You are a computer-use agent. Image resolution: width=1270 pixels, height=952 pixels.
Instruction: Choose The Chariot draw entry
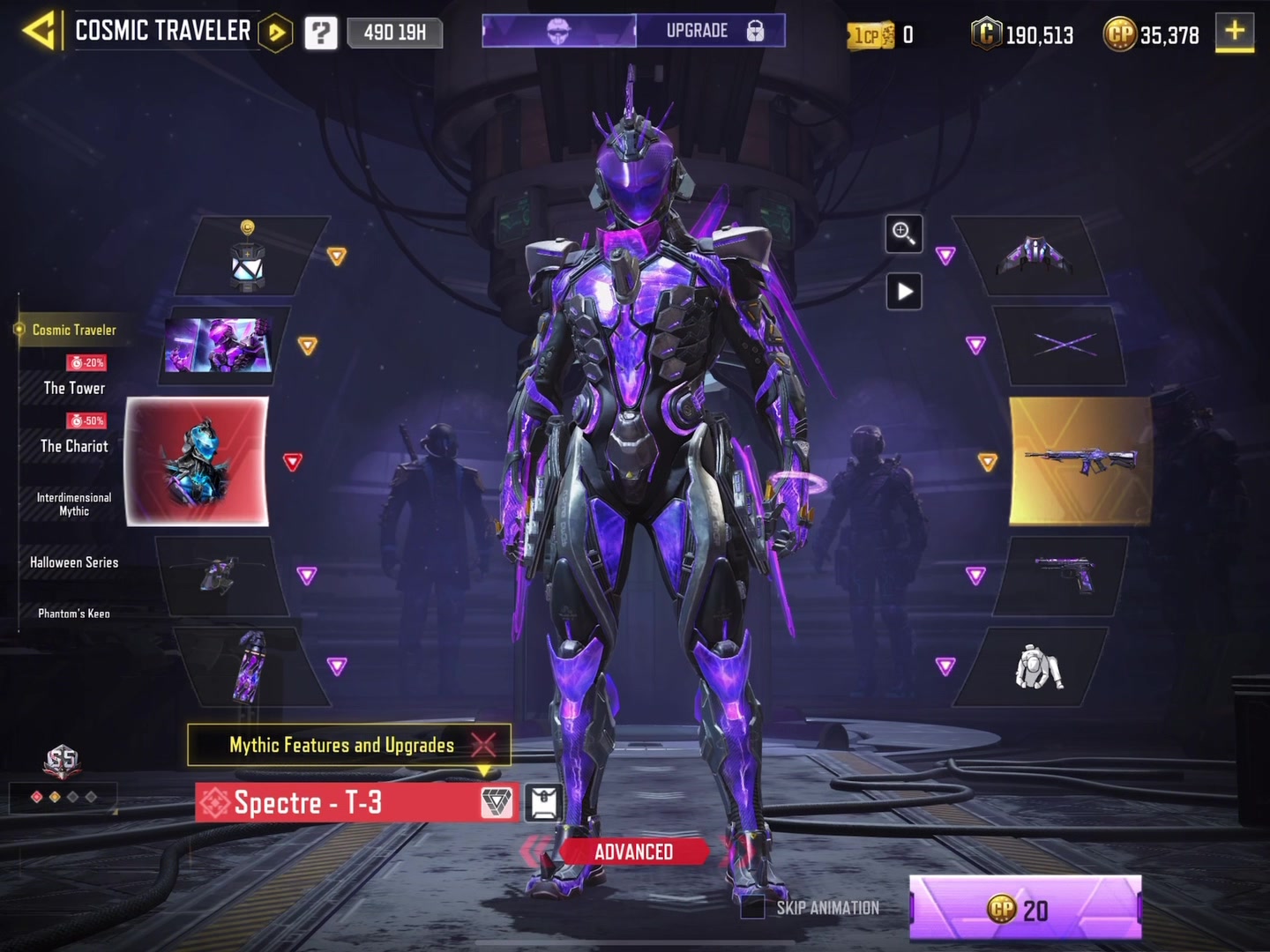click(74, 446)
